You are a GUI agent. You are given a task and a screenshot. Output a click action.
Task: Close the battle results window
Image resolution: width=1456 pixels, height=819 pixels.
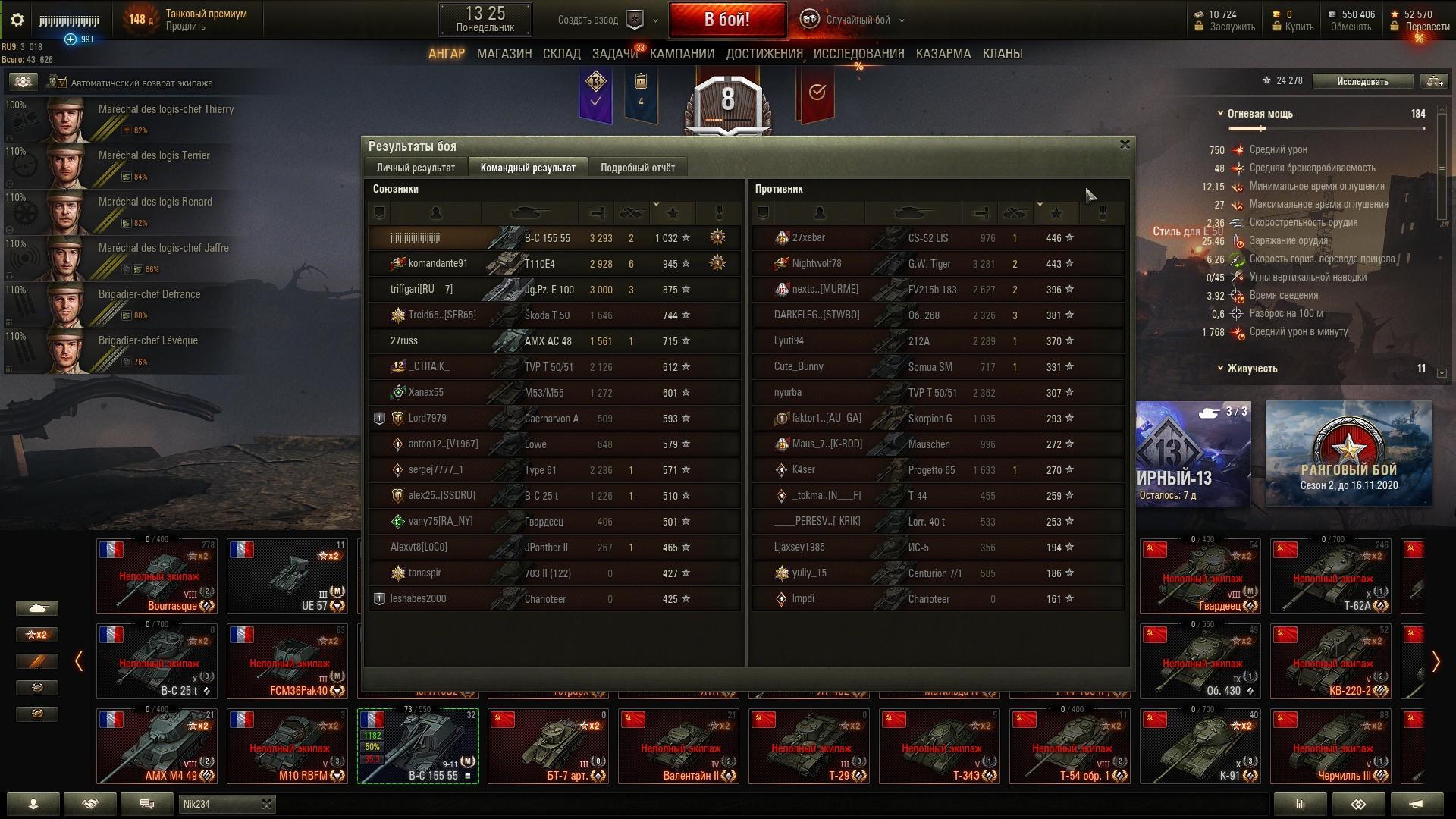1125,144
